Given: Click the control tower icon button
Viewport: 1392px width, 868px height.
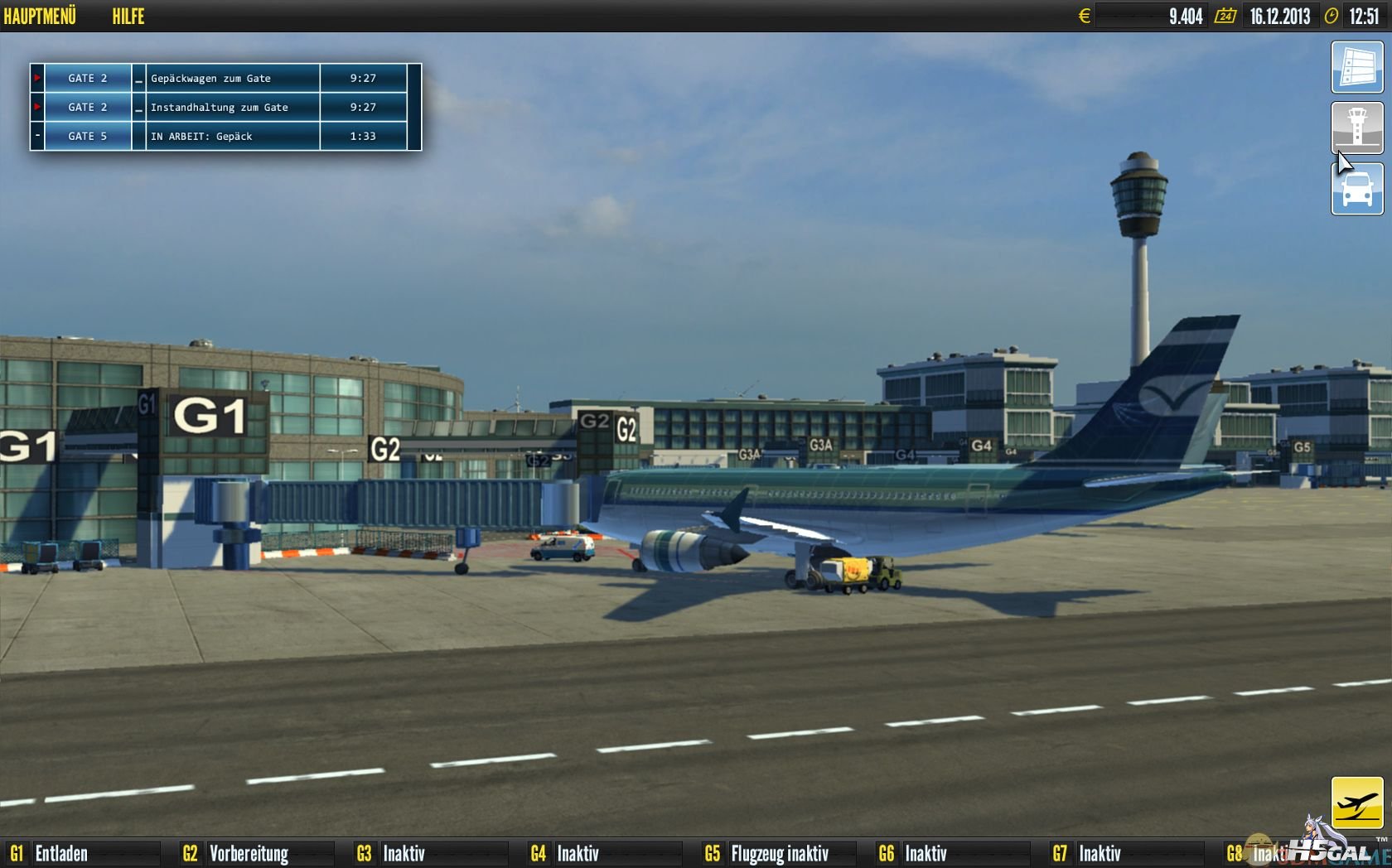Looking at the screenshot, I should (1356, 128).
